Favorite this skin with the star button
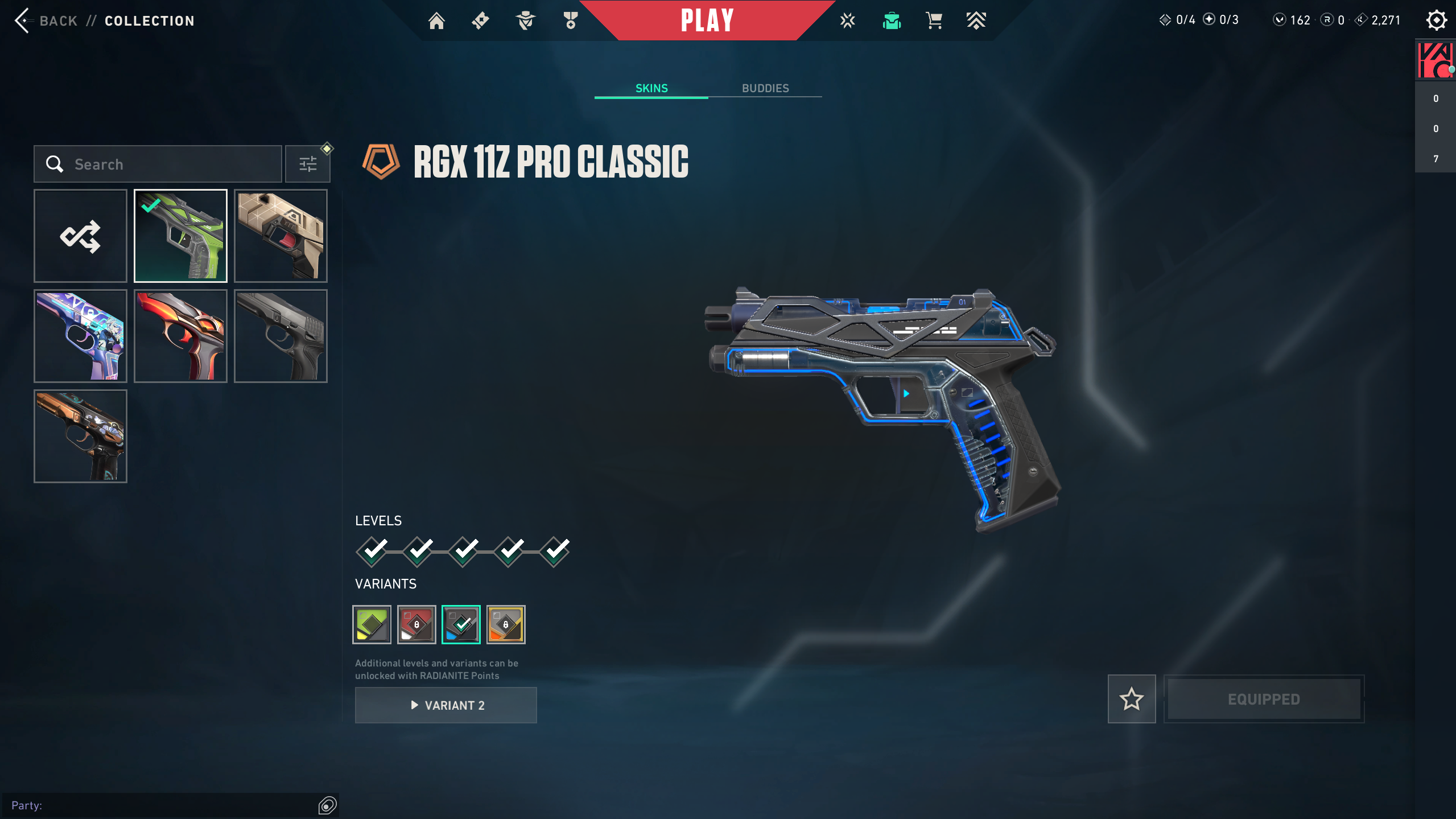The image size is (1456, 819). [1131, 699]
